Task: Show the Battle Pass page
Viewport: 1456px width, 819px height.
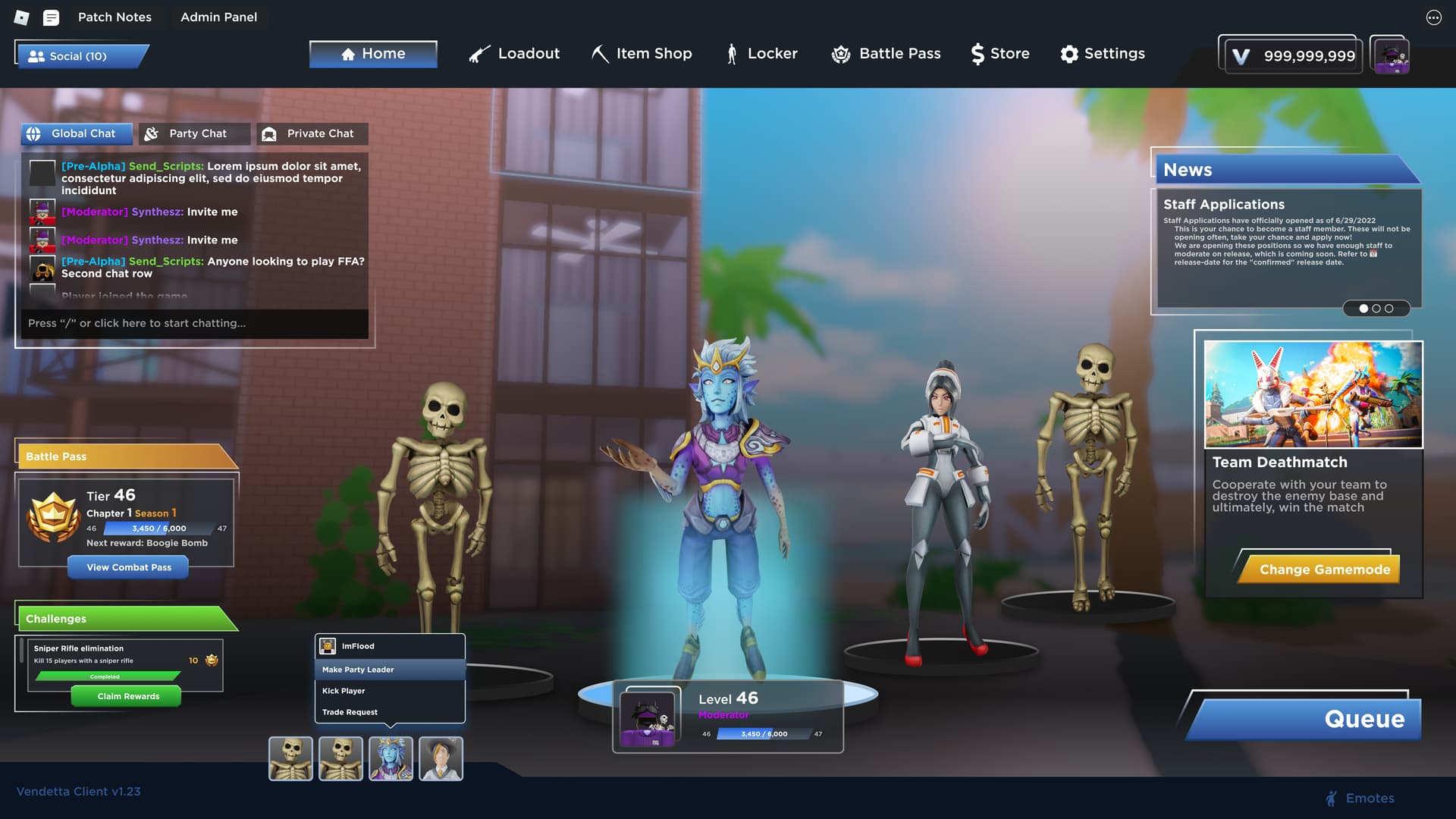Action: click(x=886, y=54)
